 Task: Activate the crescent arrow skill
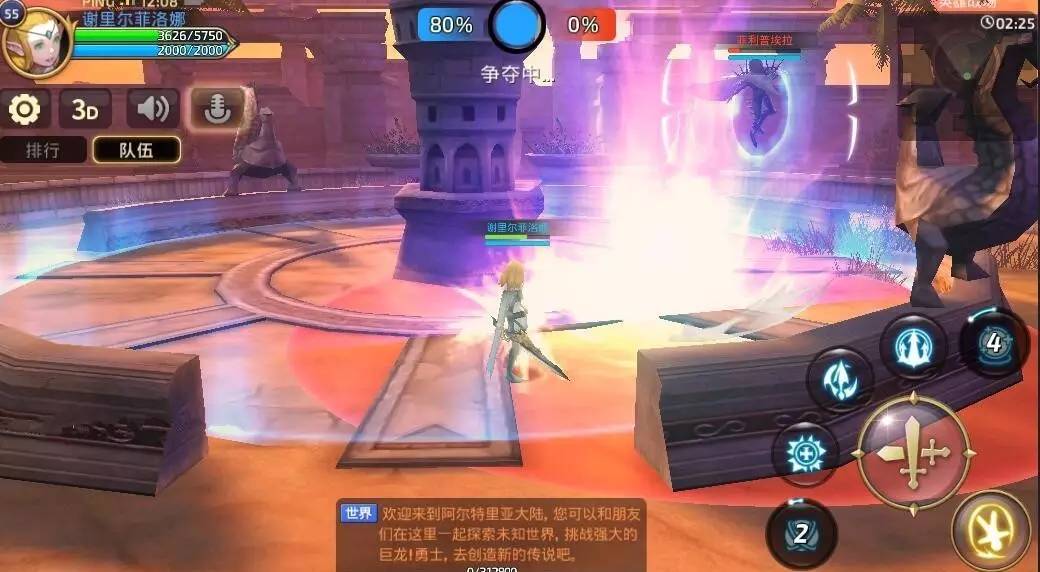[840, 379]
